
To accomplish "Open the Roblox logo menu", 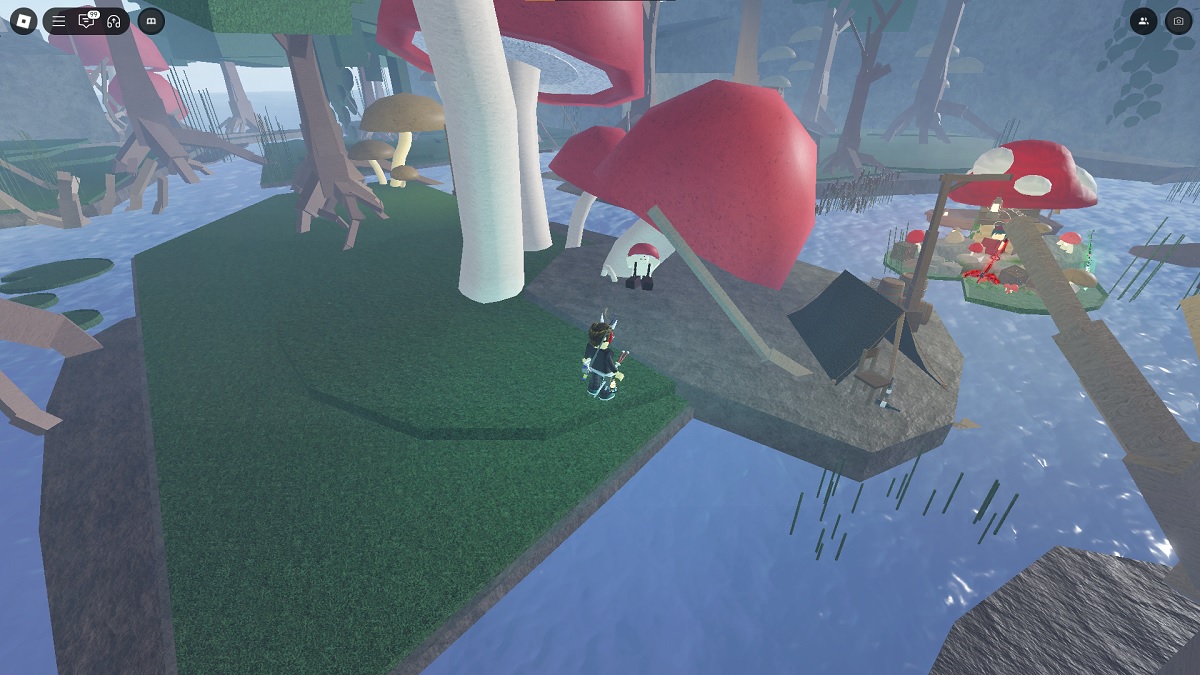I will tap(23, 20).
